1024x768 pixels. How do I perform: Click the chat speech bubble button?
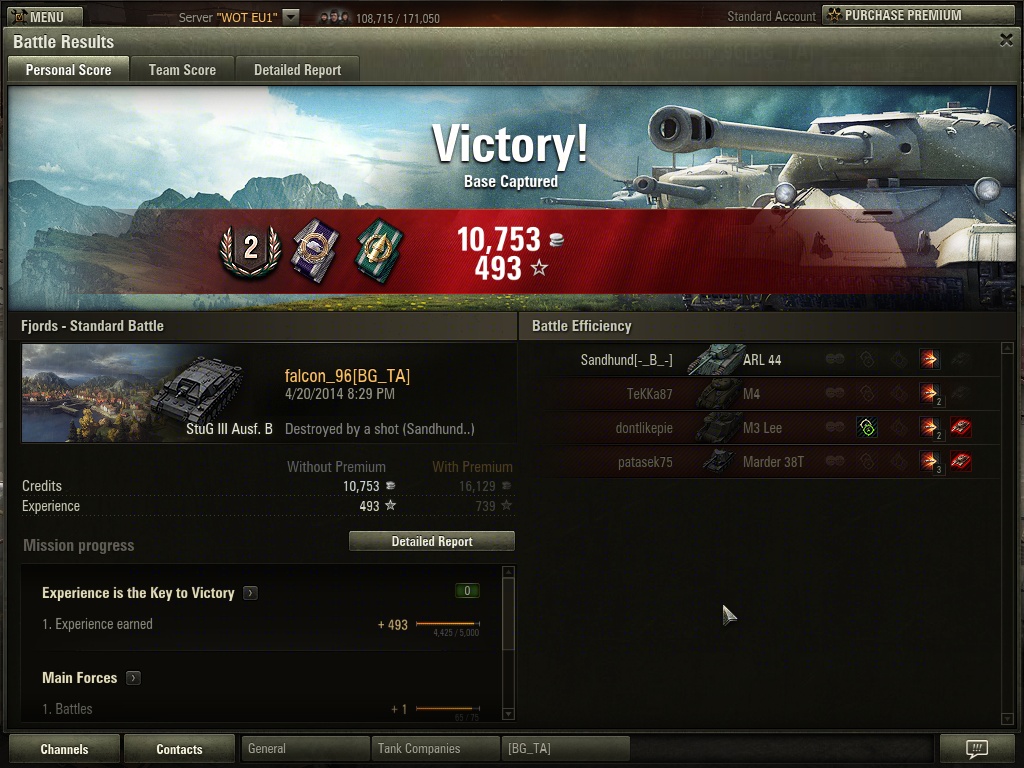[x=977, y=748]
